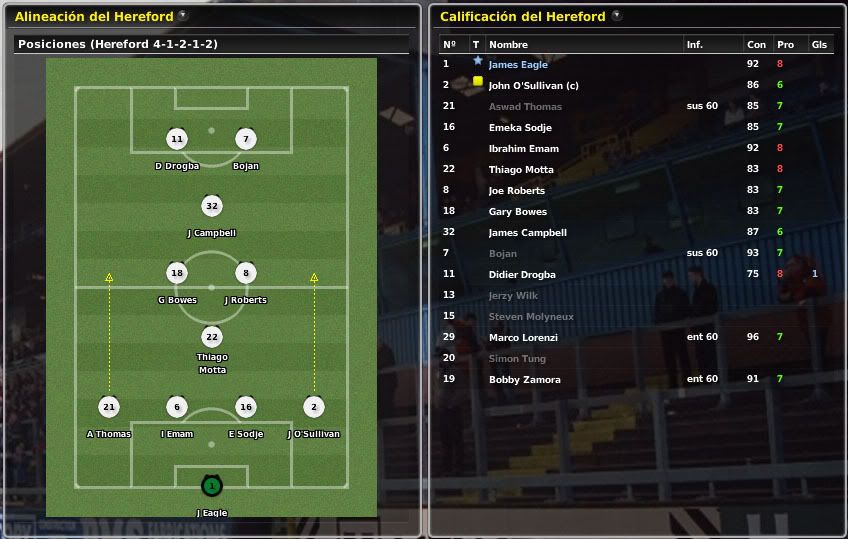The height and width of the screenshot is (539, 848).
Task: Sort players by the Pro rating column
Action: click(785, 45)
